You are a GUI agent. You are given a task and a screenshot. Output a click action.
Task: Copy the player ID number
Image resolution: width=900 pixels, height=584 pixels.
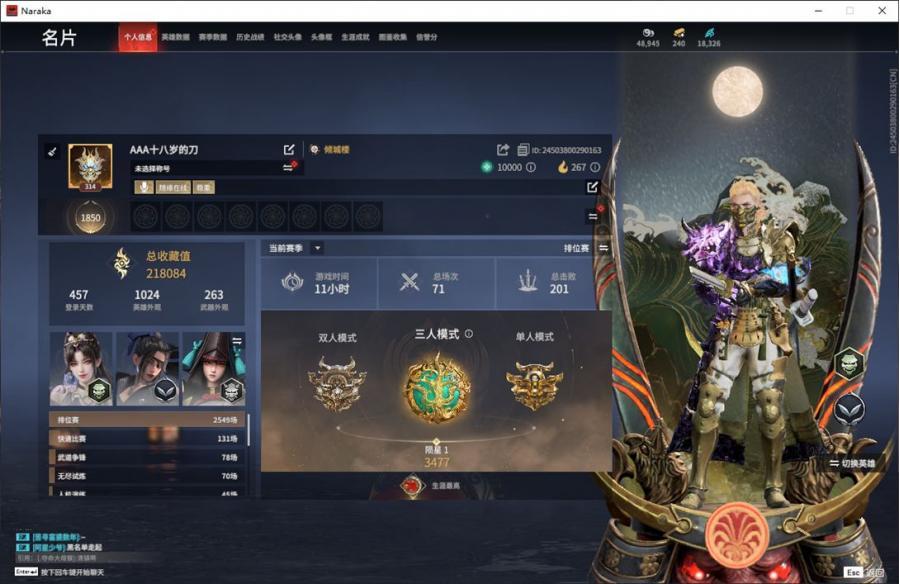click(523, 150)
